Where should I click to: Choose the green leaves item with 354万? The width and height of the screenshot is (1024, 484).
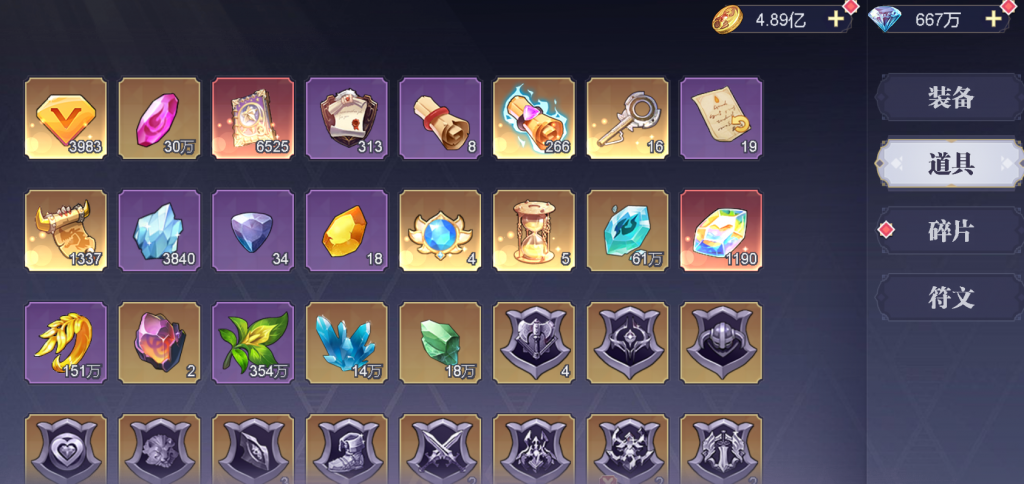(253, 342)
